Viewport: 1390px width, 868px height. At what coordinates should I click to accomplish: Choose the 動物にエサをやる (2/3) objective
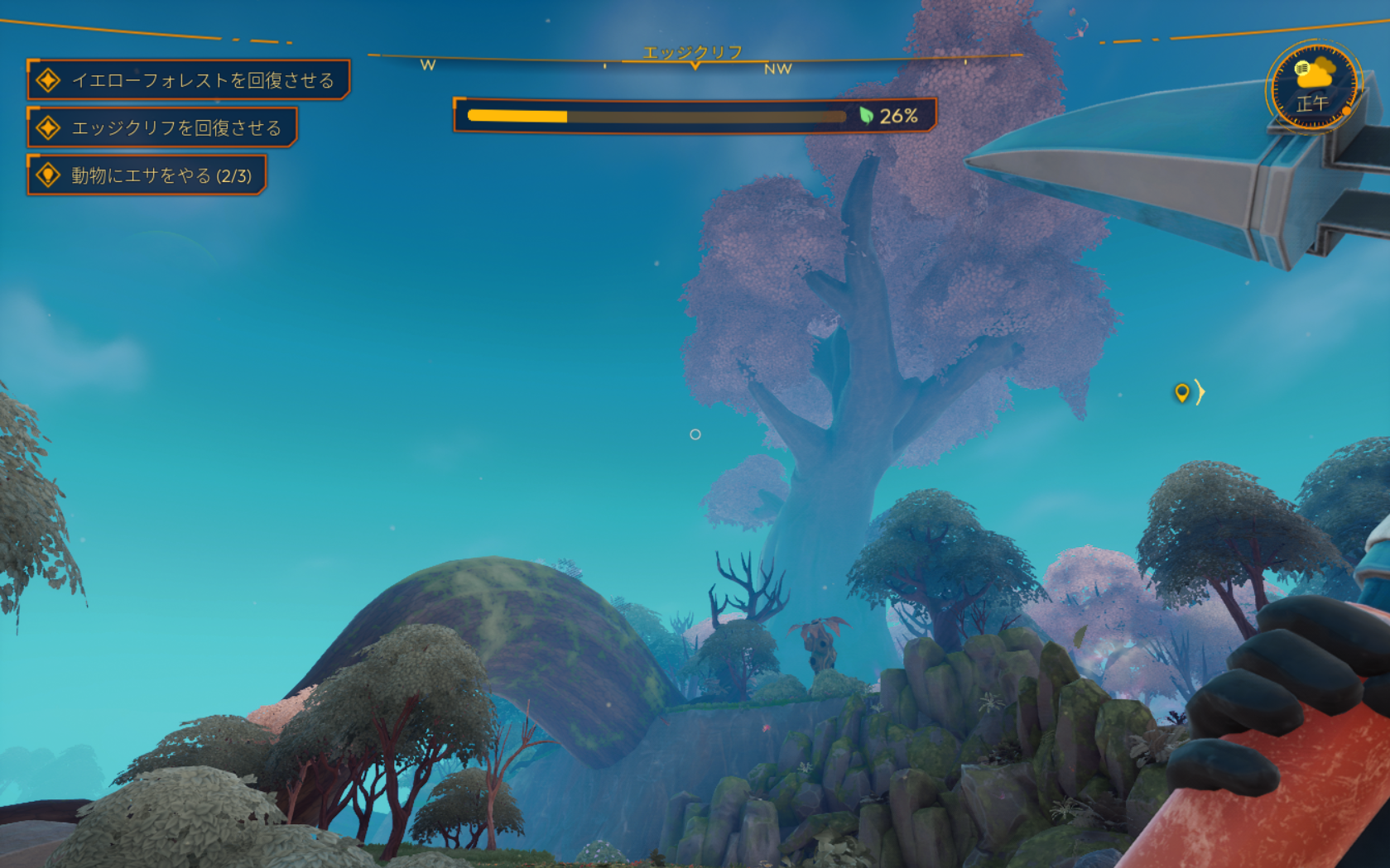coord(147,175)
